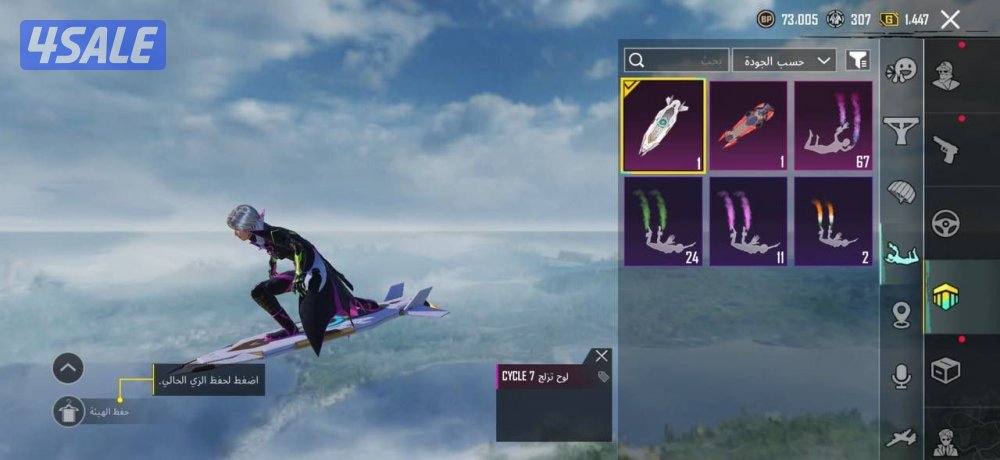Click the item search field
This screenshot has width=1000, height=460.
(x=676, y=60)
